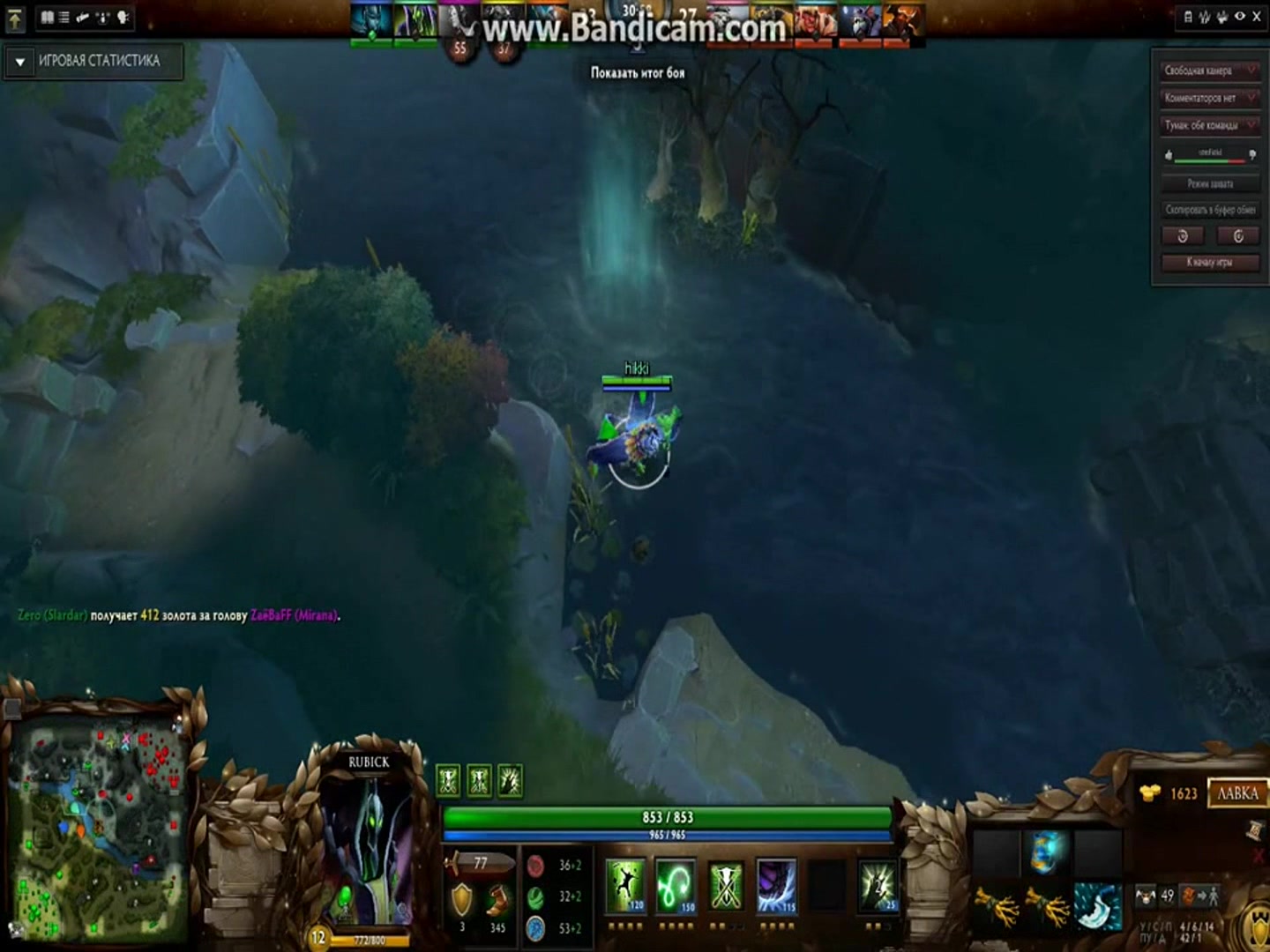1270x952 pixels.
Task: Click the courier icon in the top-left panel
Action: (x=102, y=17)
